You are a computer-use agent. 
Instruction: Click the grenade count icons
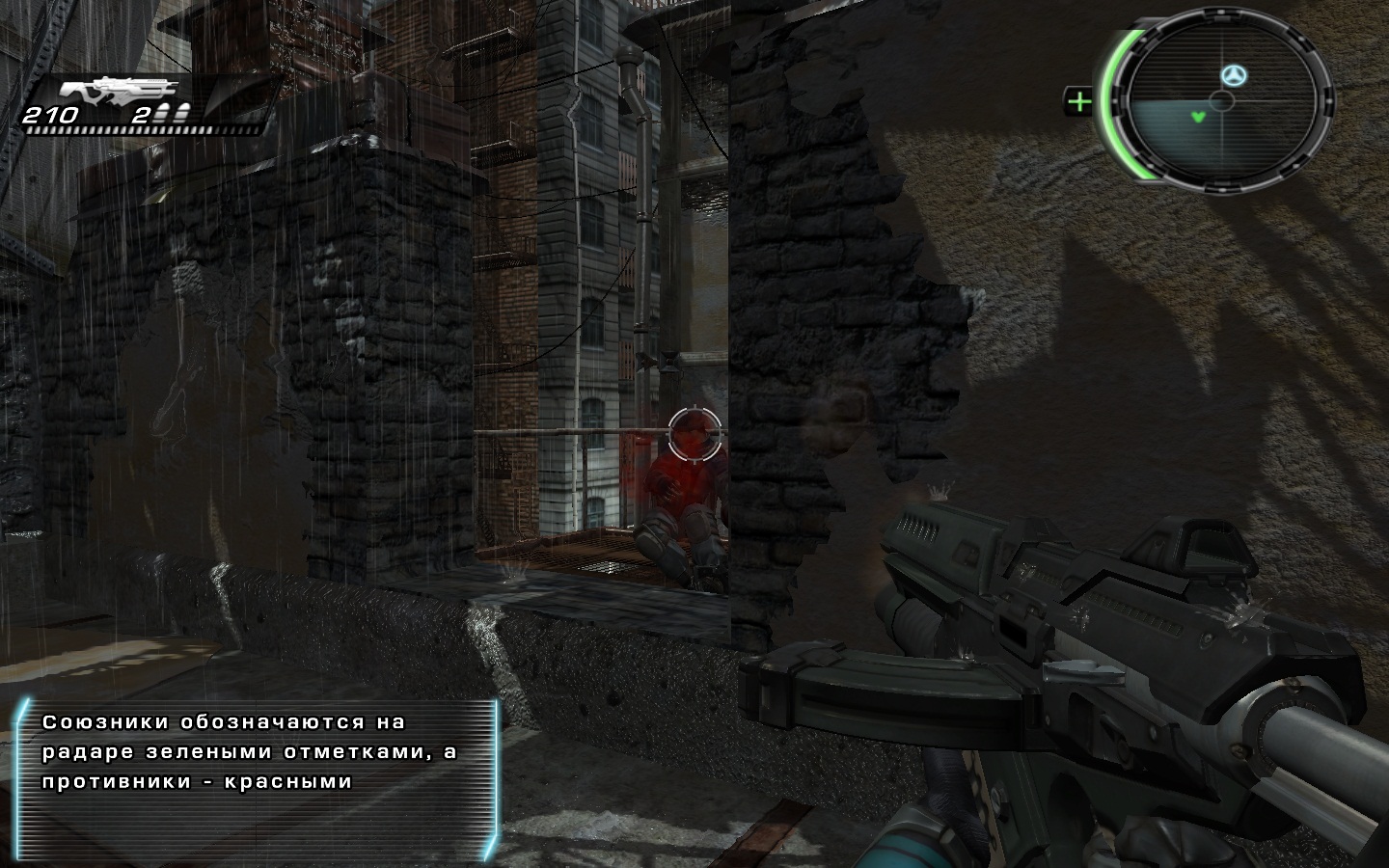pyautogui.click(x=173, y=115)
